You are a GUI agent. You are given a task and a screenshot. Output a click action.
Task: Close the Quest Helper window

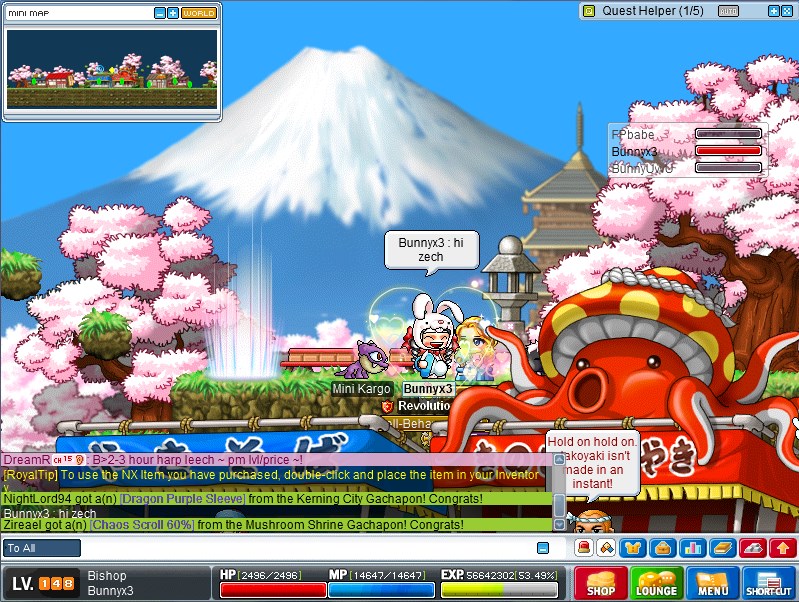click(x=787, y=11)
